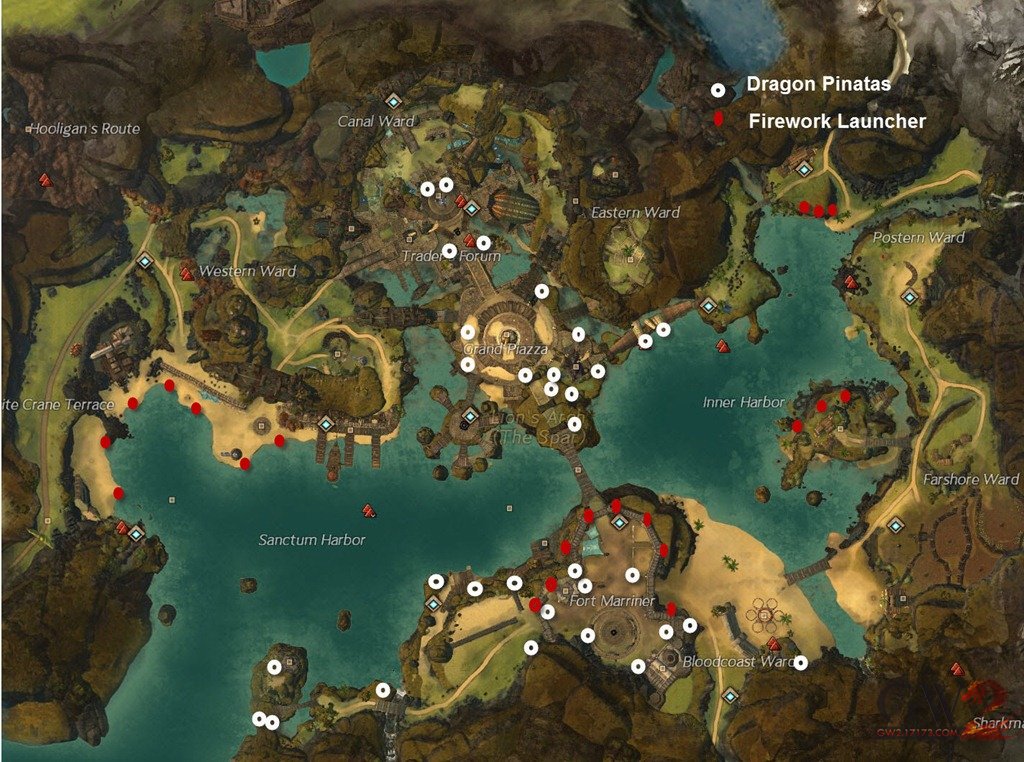The height and width of the screenshot is (762, 1024).
Task: Select the Hooligan's Route vista marker
Action: [44, 180]
